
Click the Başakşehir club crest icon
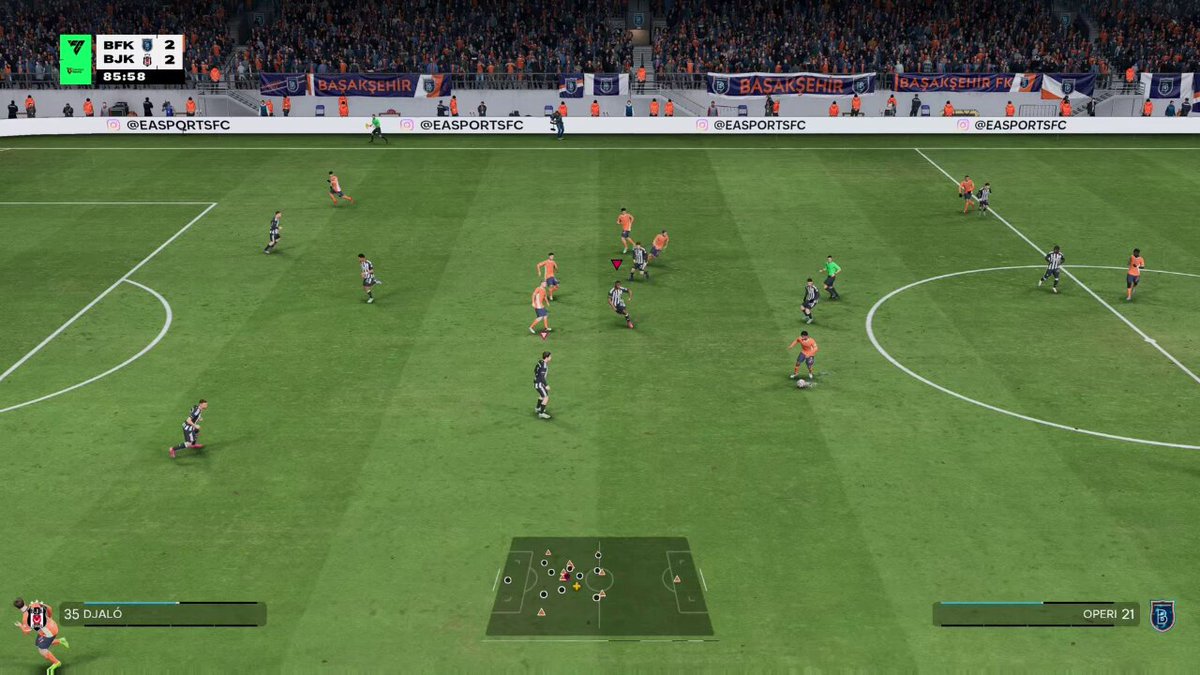[1161, 615]
